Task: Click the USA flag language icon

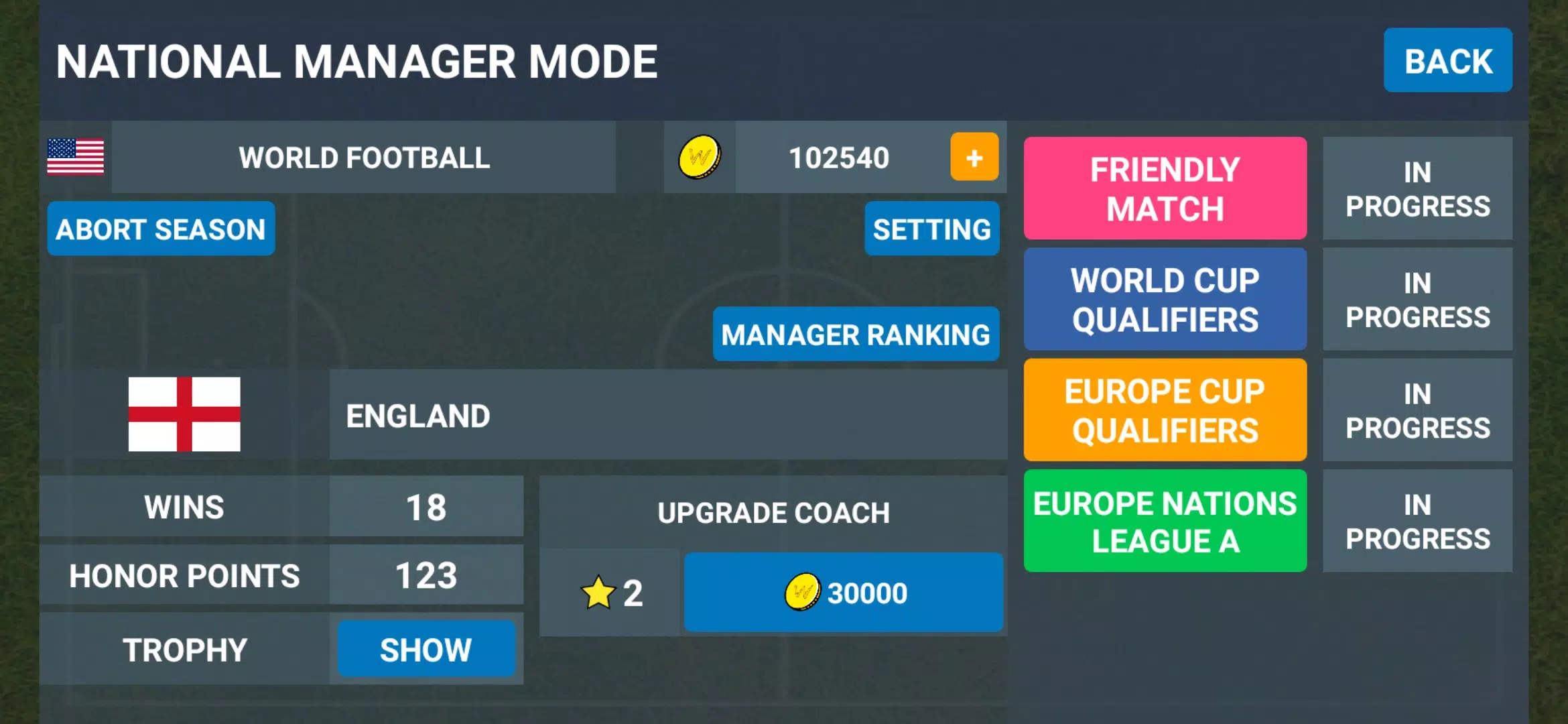Action: click(x=76, y=158)
